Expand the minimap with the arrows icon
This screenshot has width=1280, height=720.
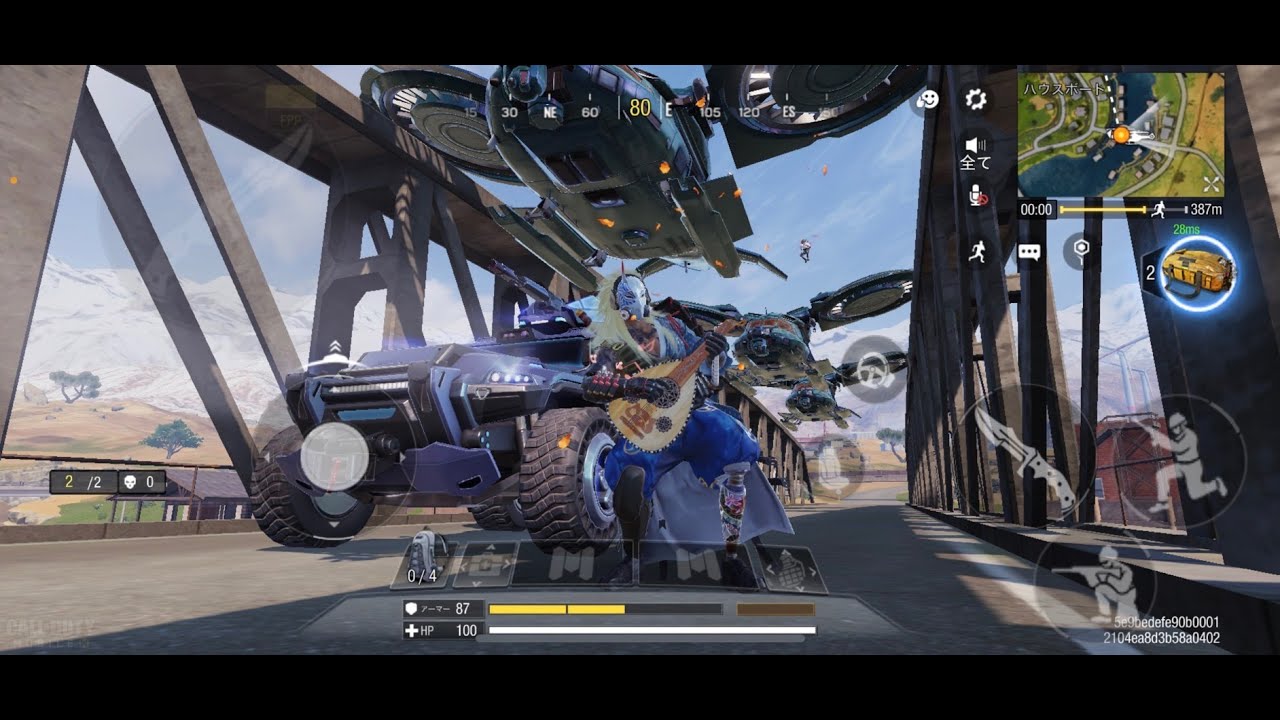point(1211,184)
